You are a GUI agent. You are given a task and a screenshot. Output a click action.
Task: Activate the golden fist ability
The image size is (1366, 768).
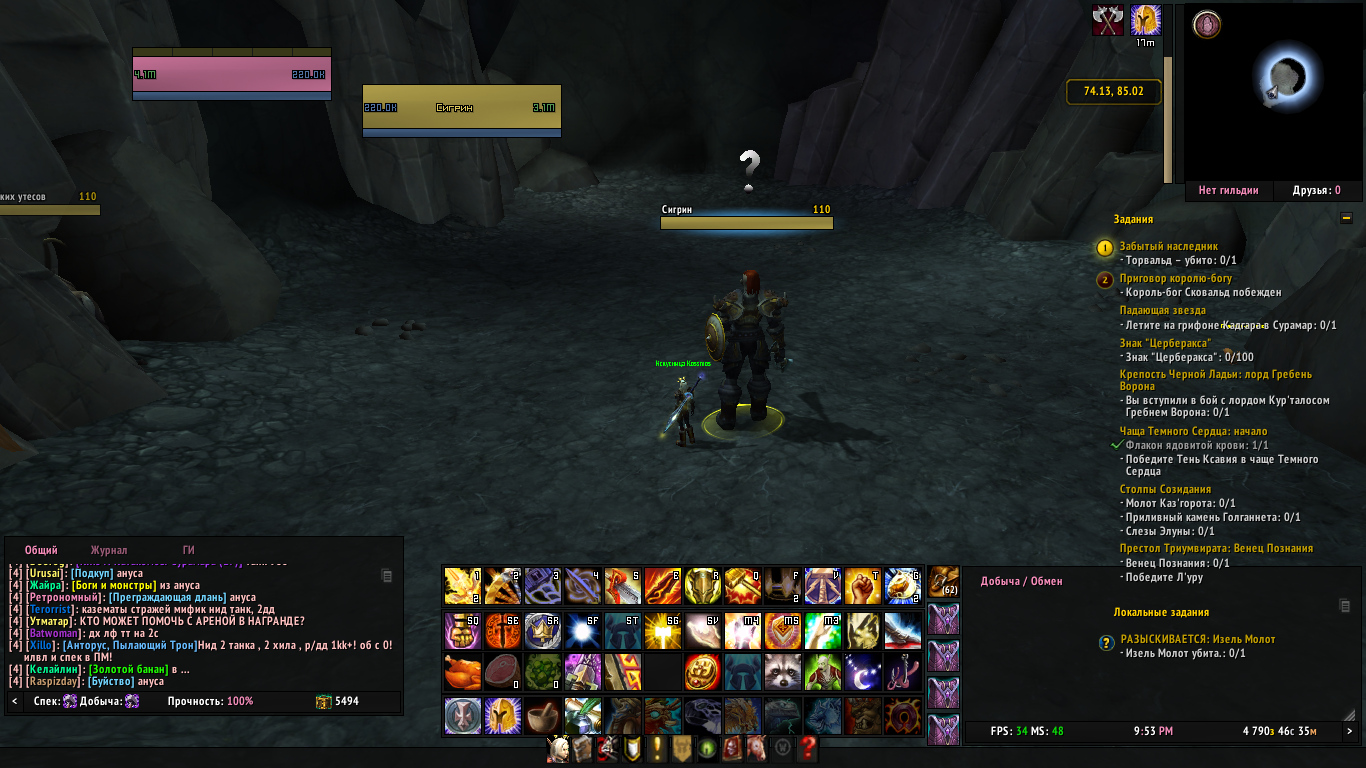click(862, 586)
